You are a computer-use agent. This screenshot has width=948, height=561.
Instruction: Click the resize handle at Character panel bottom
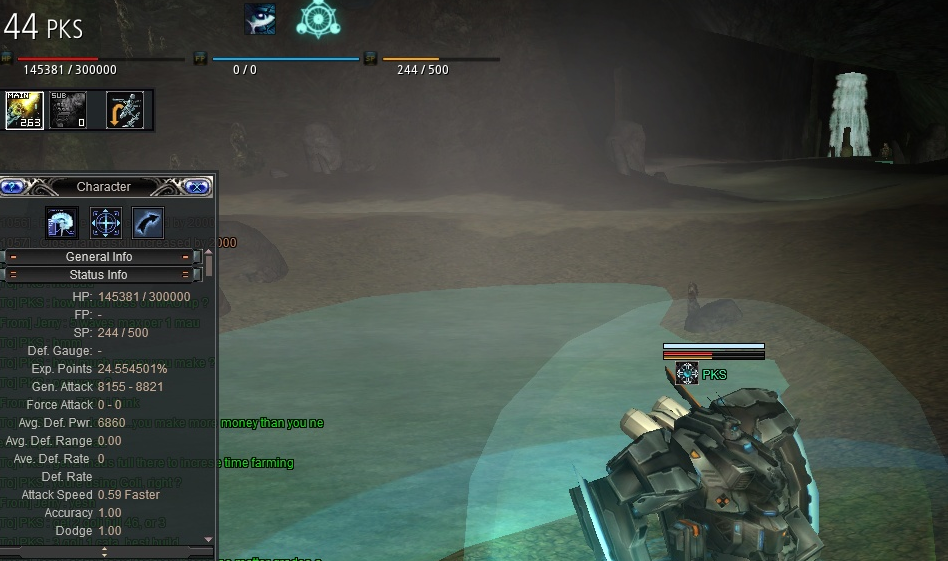(105, 551)
